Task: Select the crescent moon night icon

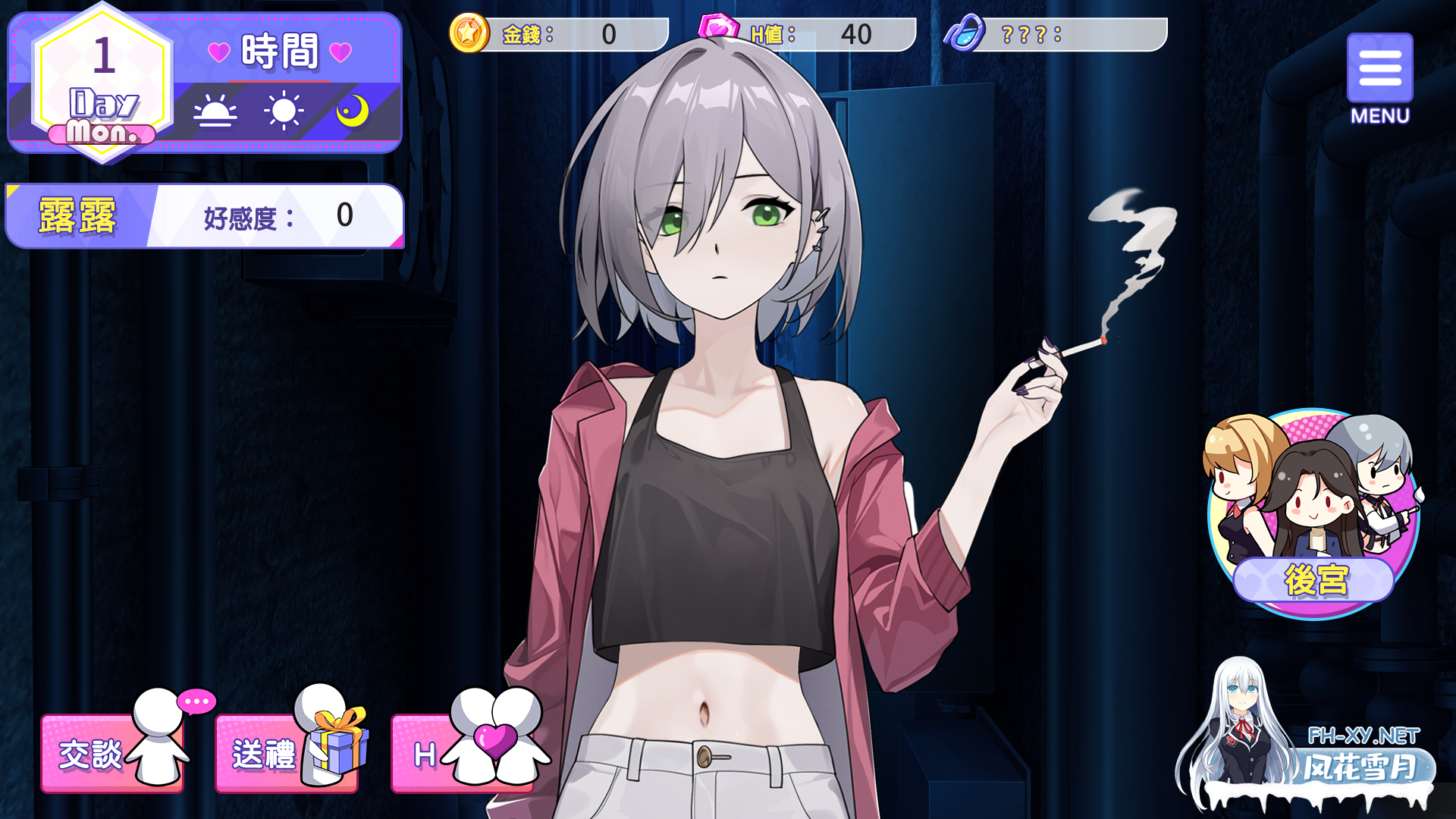Action: coord(352,111)
